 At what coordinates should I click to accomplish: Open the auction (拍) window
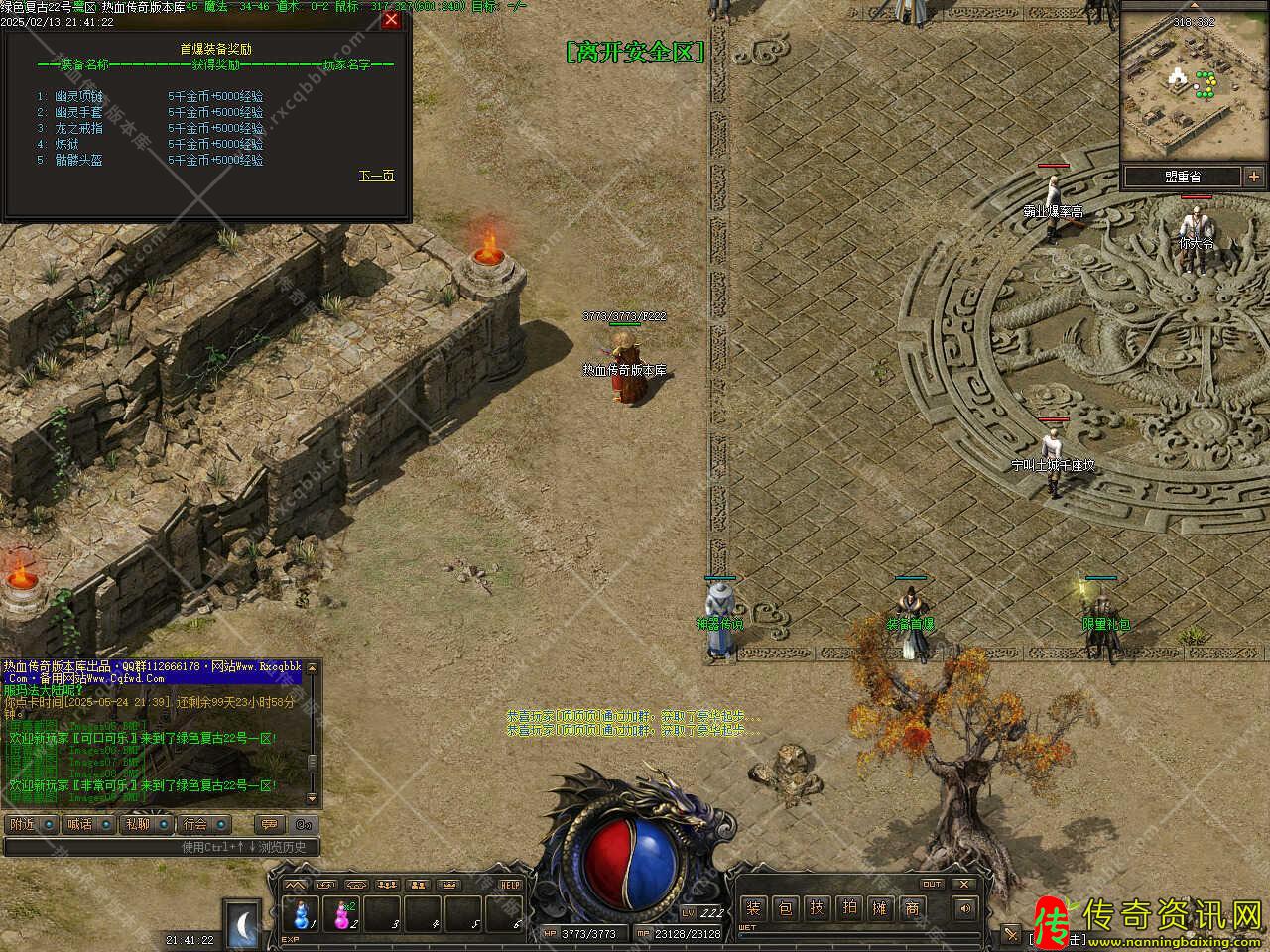(x=848, y=907)
